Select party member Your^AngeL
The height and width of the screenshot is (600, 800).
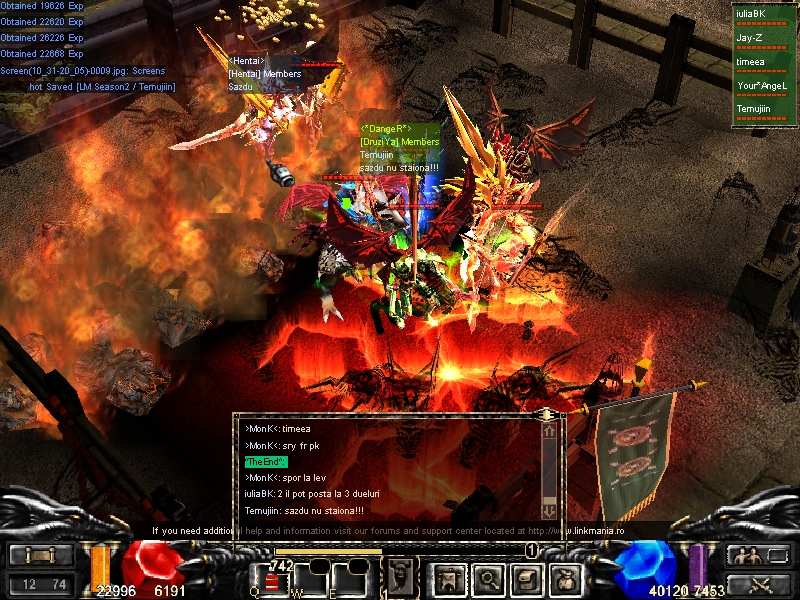click(x=762, y=86)
